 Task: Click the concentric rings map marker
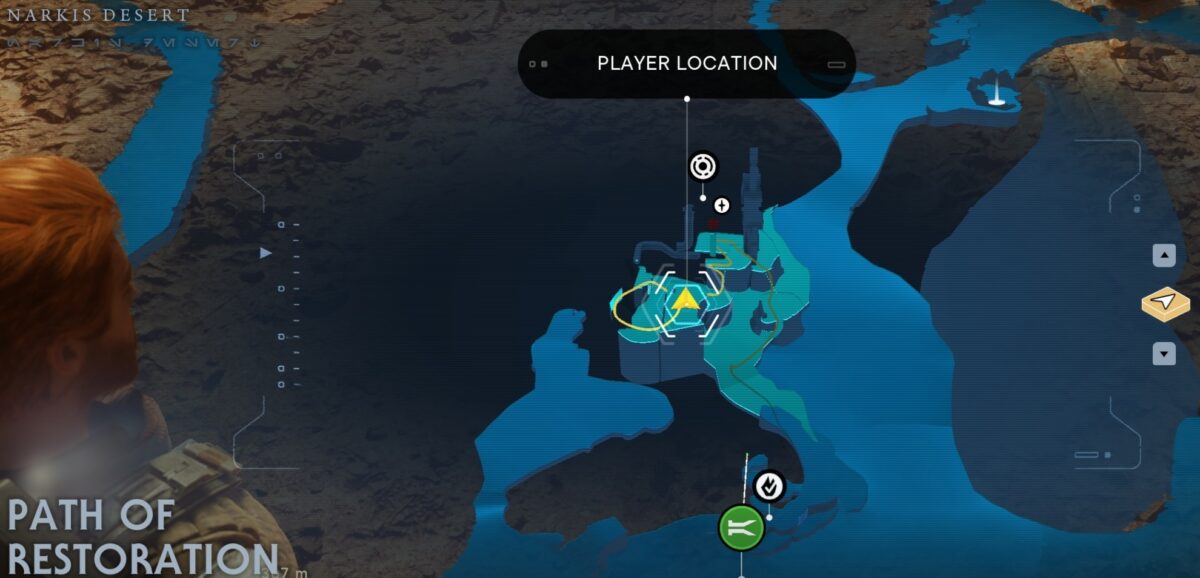click(703, 167)
